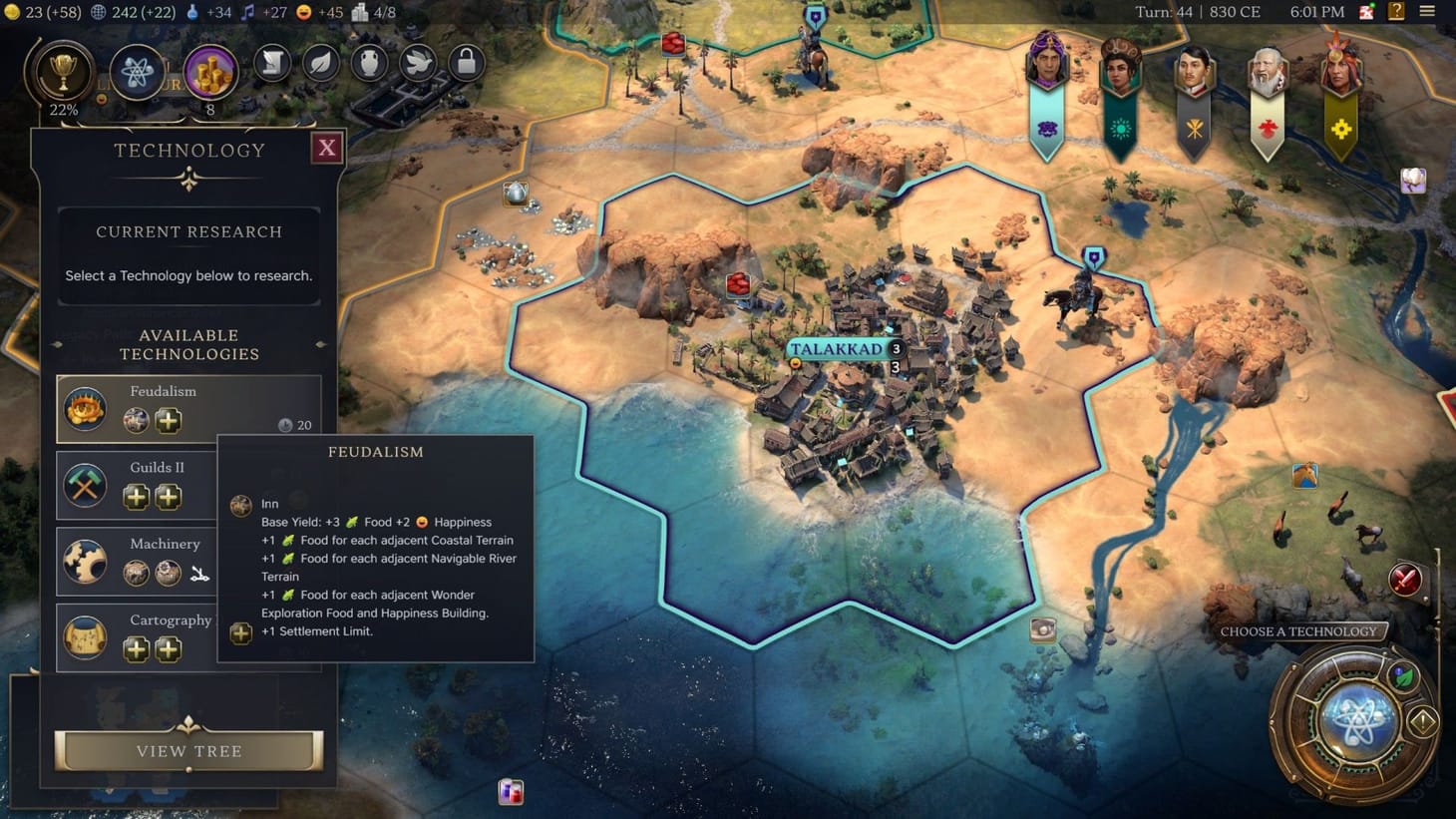Screen dimensions: 1456x819
Task: Click the 22% victory progress indicator
Action: (63, 110)
